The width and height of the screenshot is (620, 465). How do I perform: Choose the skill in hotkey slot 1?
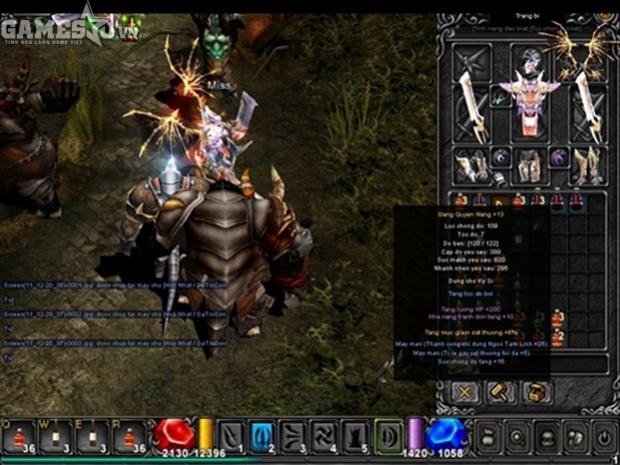pos(229,437)
